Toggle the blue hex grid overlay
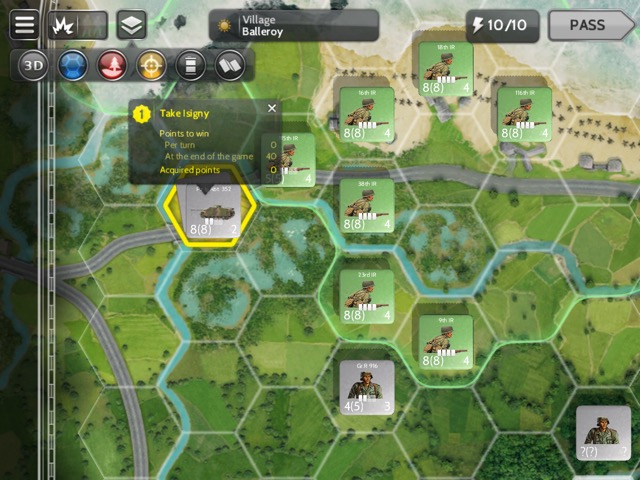The image size is (640, 480). pos(71,66)
